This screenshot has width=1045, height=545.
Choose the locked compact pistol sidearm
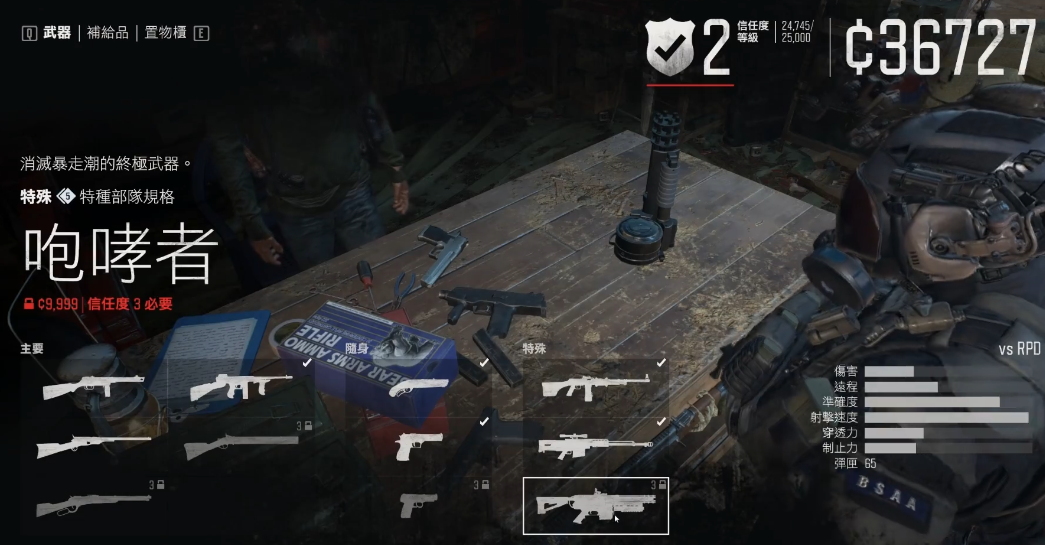[x=420, y=505]
